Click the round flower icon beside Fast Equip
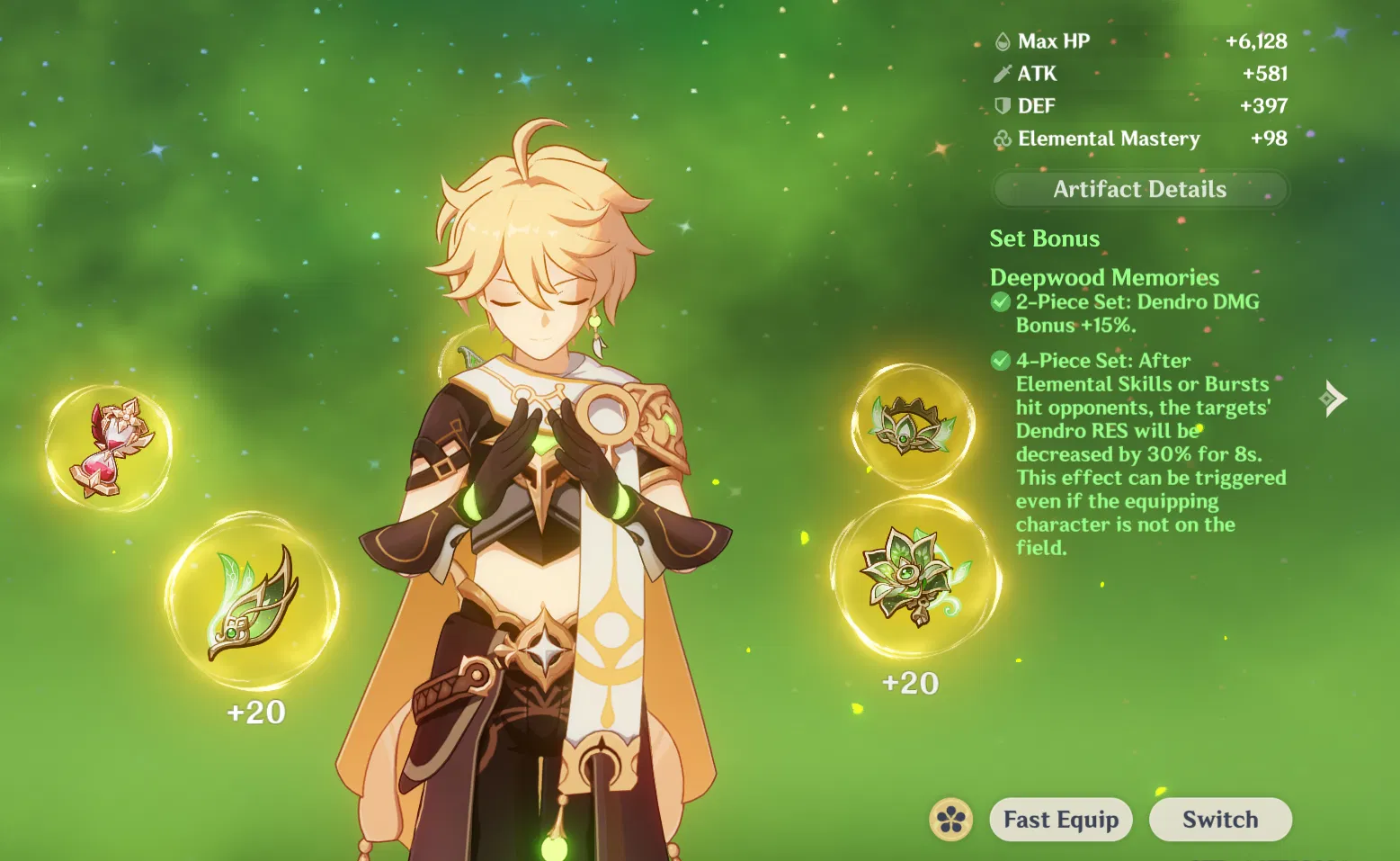Image resolution: width=1400 pixels, height=861 pixels. click(x=951, y=820)
